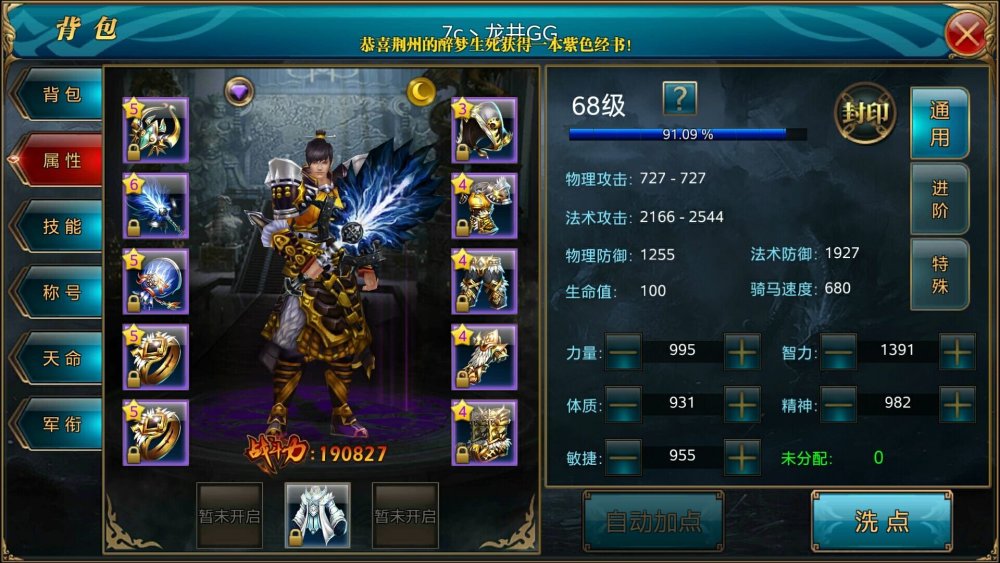Show the 进阶 advanced stats tab
Image resolution: width=1000 pixels, height=563 pixels.
[939, 199]
